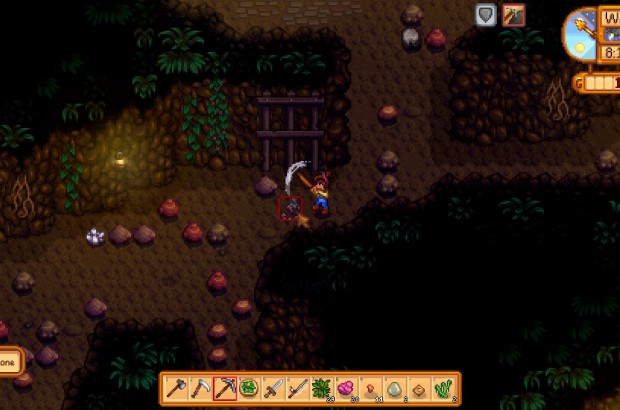Select the leafy green fiber stack
Screen dimensions: 620x410
[x=321, y=387]
